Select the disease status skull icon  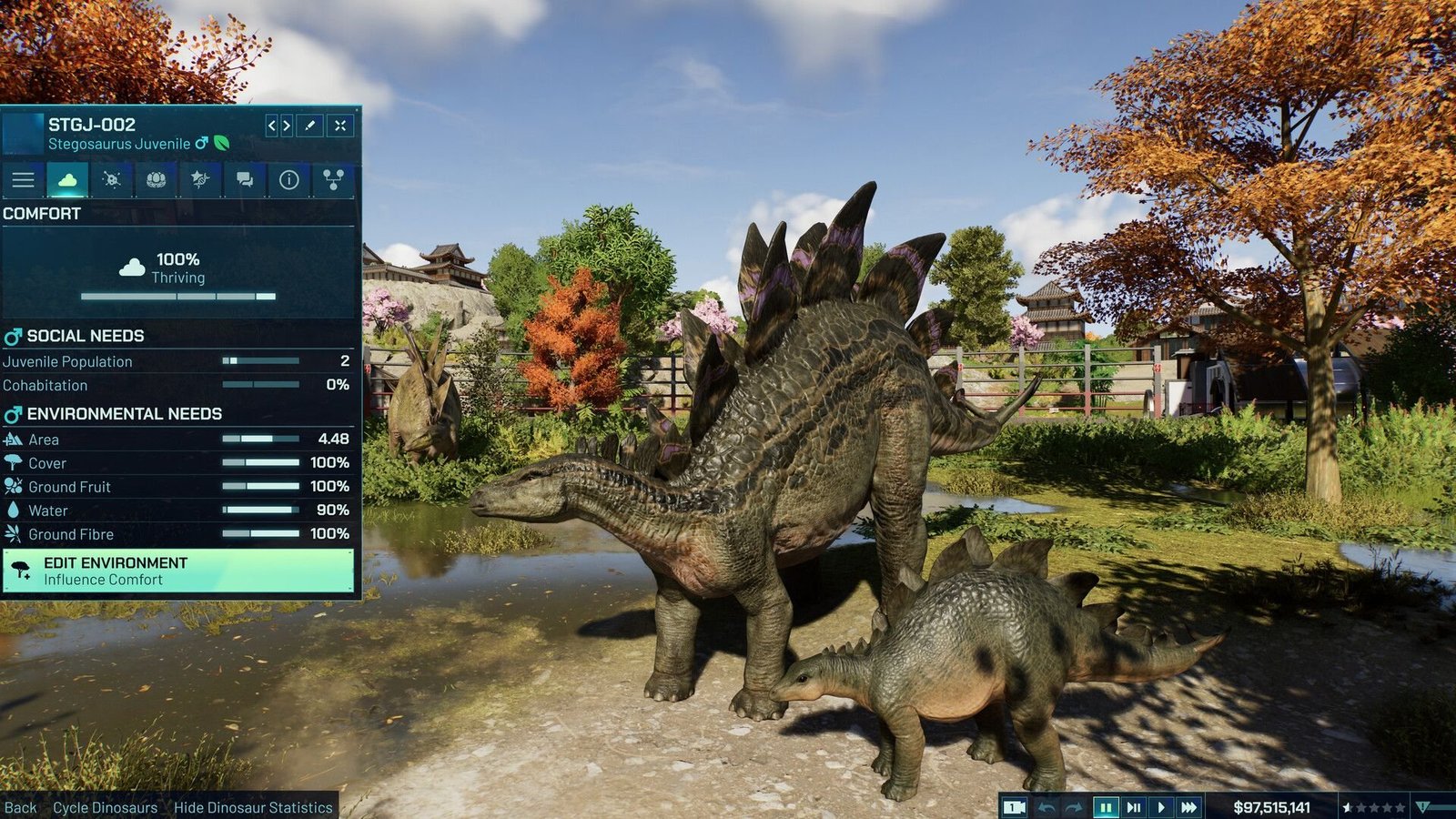(x=112, y=179)
